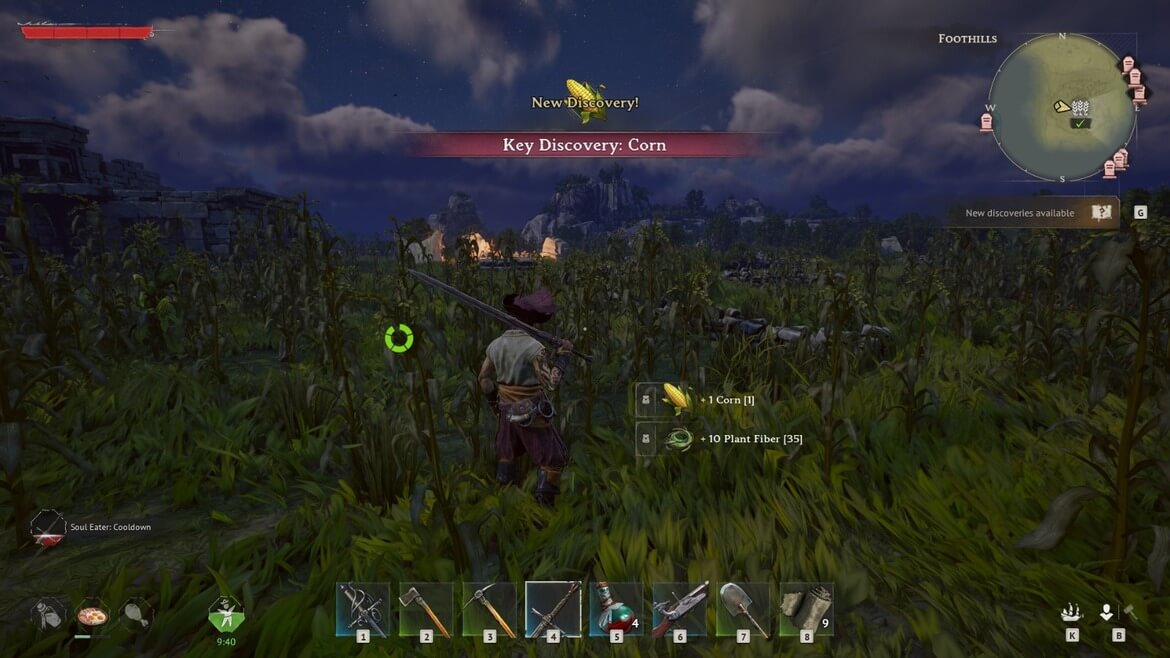Open the New discoveries available notification
1170x658 pixels.
[1032, 213]
